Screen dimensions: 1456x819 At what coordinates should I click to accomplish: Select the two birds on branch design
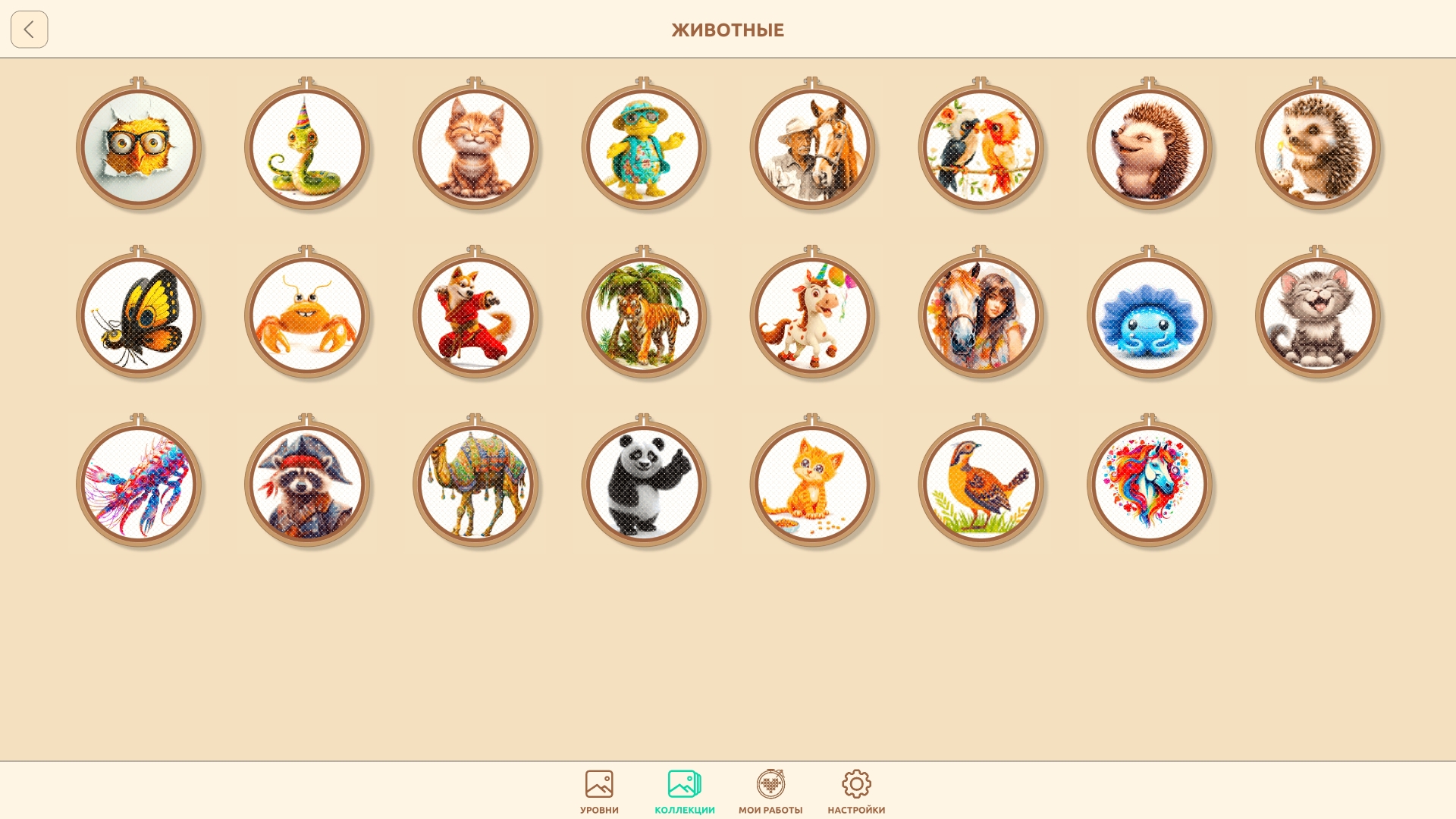pos(981,148)
